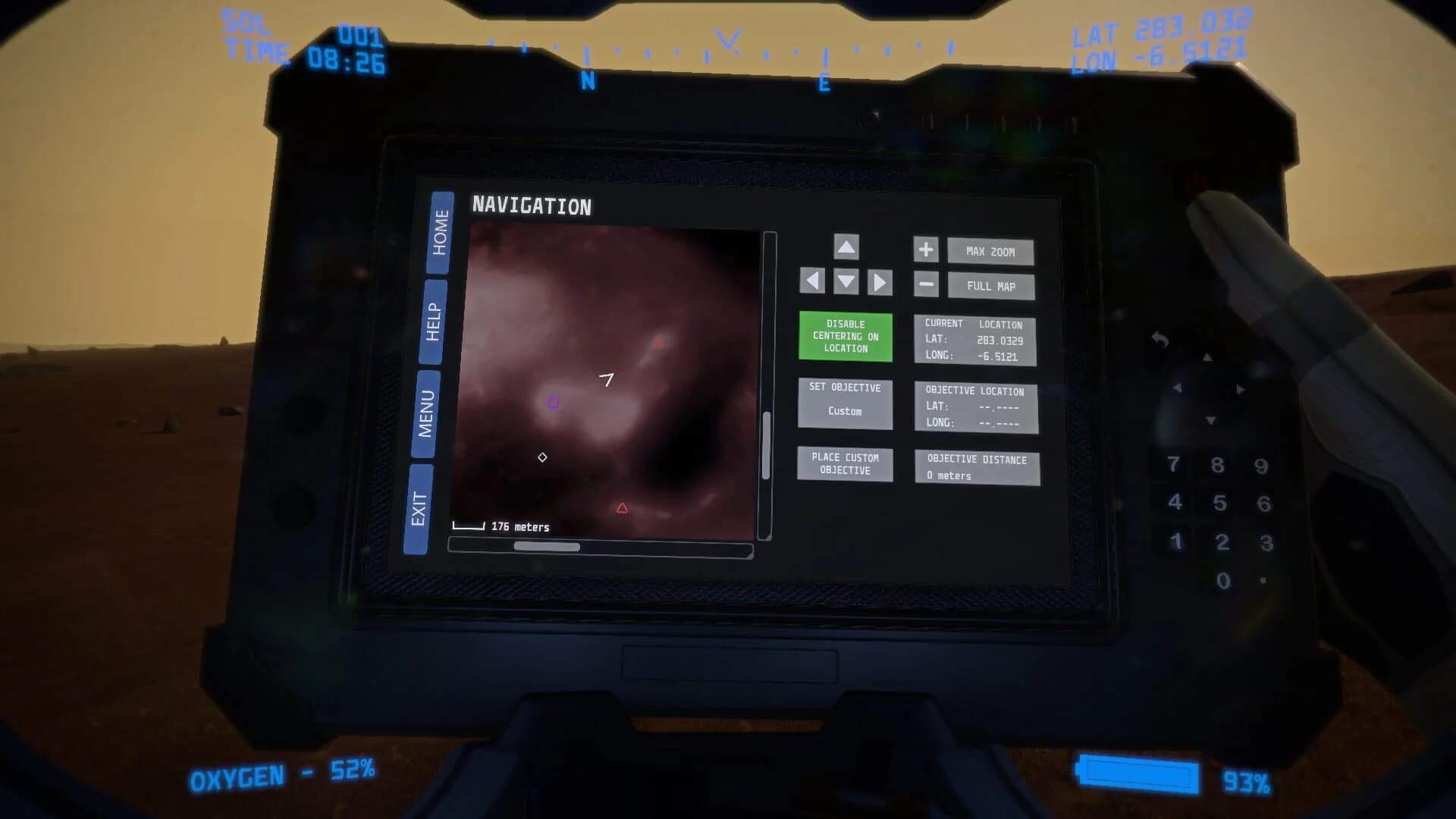
Task: Pan the map right with the right arrow
Action: [x=880, y=281]
